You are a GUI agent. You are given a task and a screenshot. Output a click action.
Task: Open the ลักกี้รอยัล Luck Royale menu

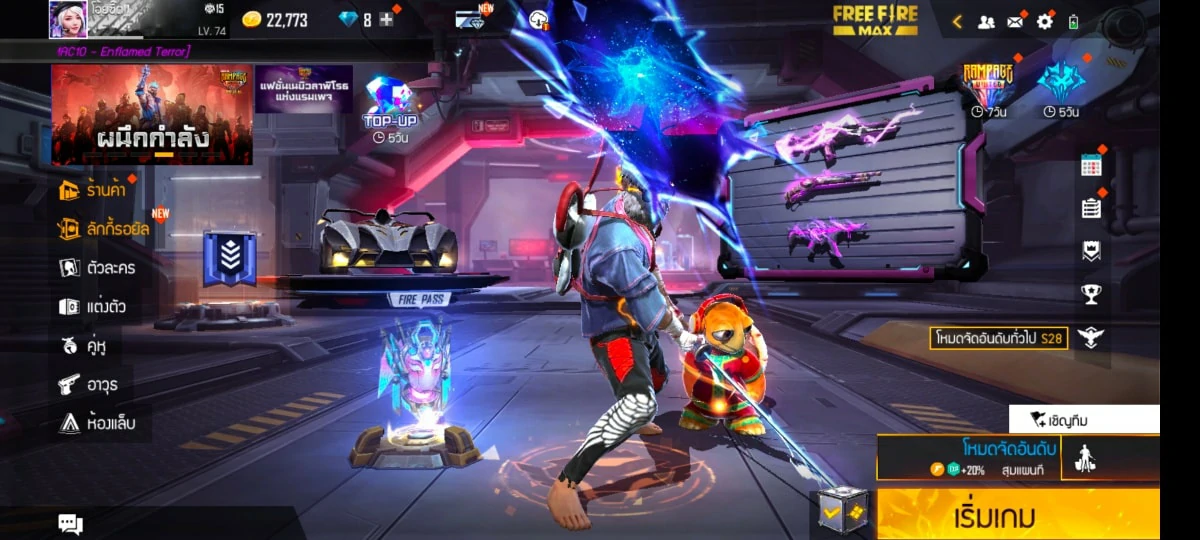coord(104,229)
